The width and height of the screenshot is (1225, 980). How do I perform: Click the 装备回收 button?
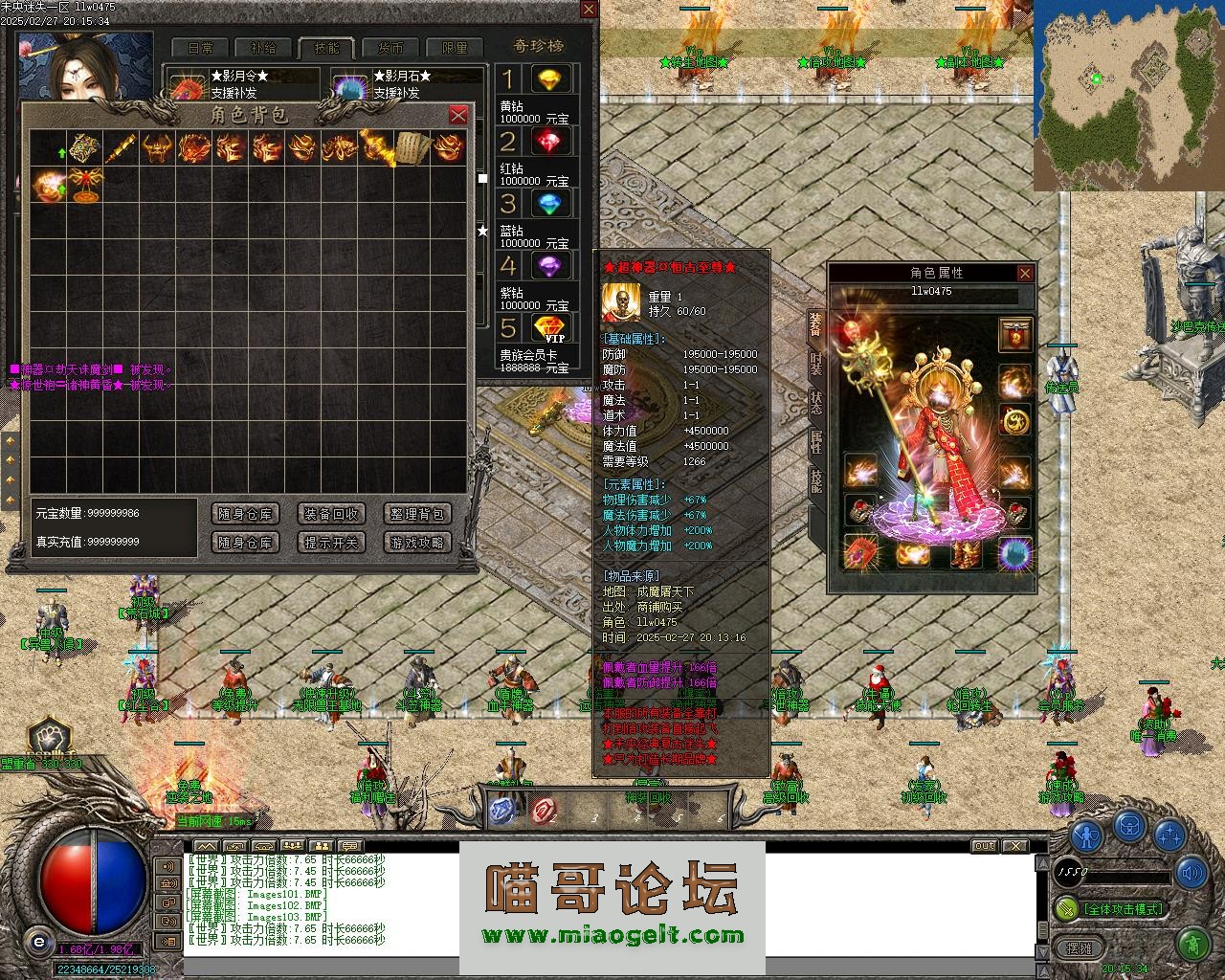click(331, 514)
